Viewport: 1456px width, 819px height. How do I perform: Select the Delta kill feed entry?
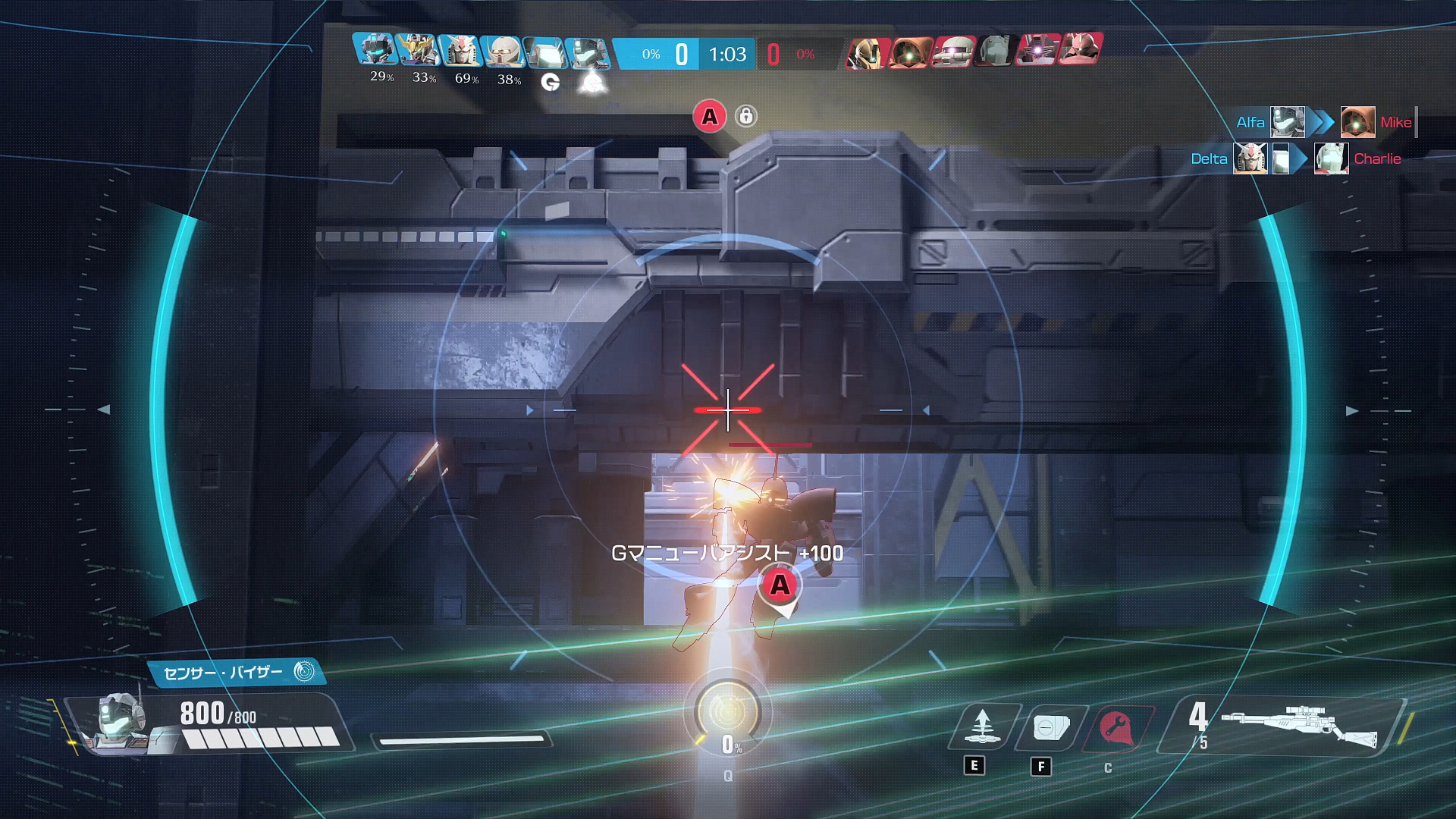coord(1209,159)
